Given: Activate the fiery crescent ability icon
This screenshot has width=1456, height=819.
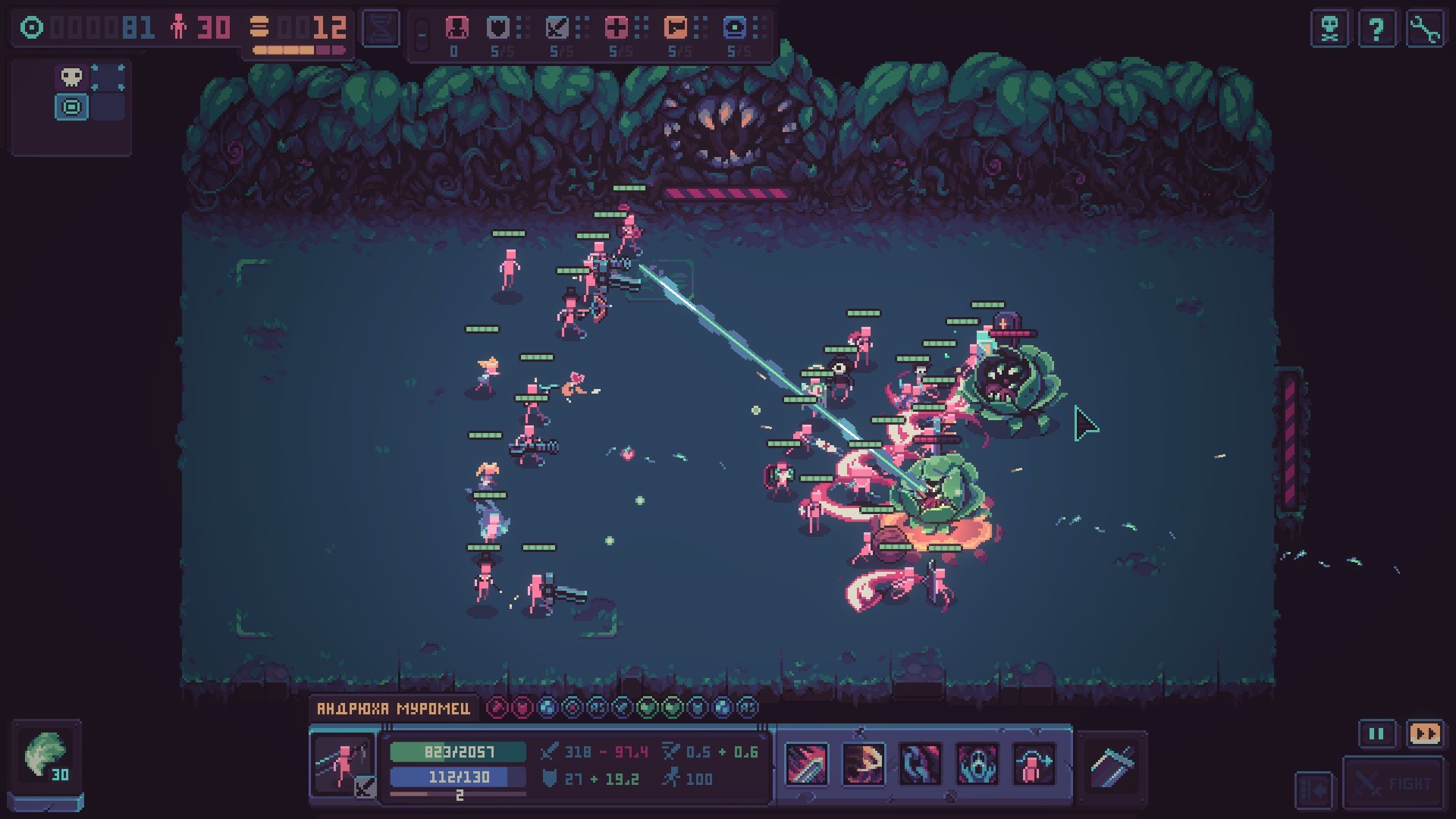Looking at the screenshot, I should (863, 764).
